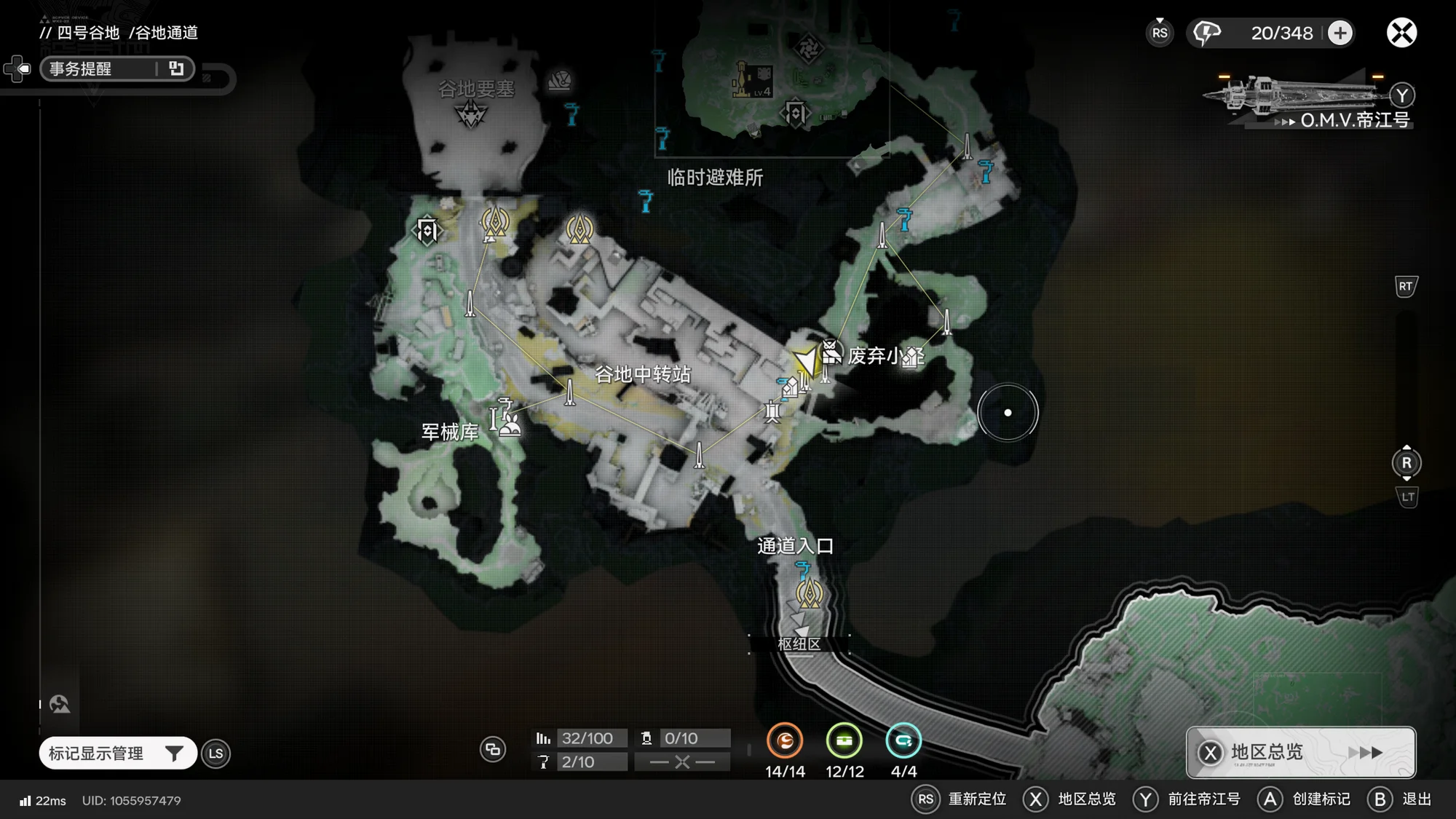This screenshot has width=1456, height=819.
Task: Open the 谷地中转站 relay station marker
Action: click(642, 374)
